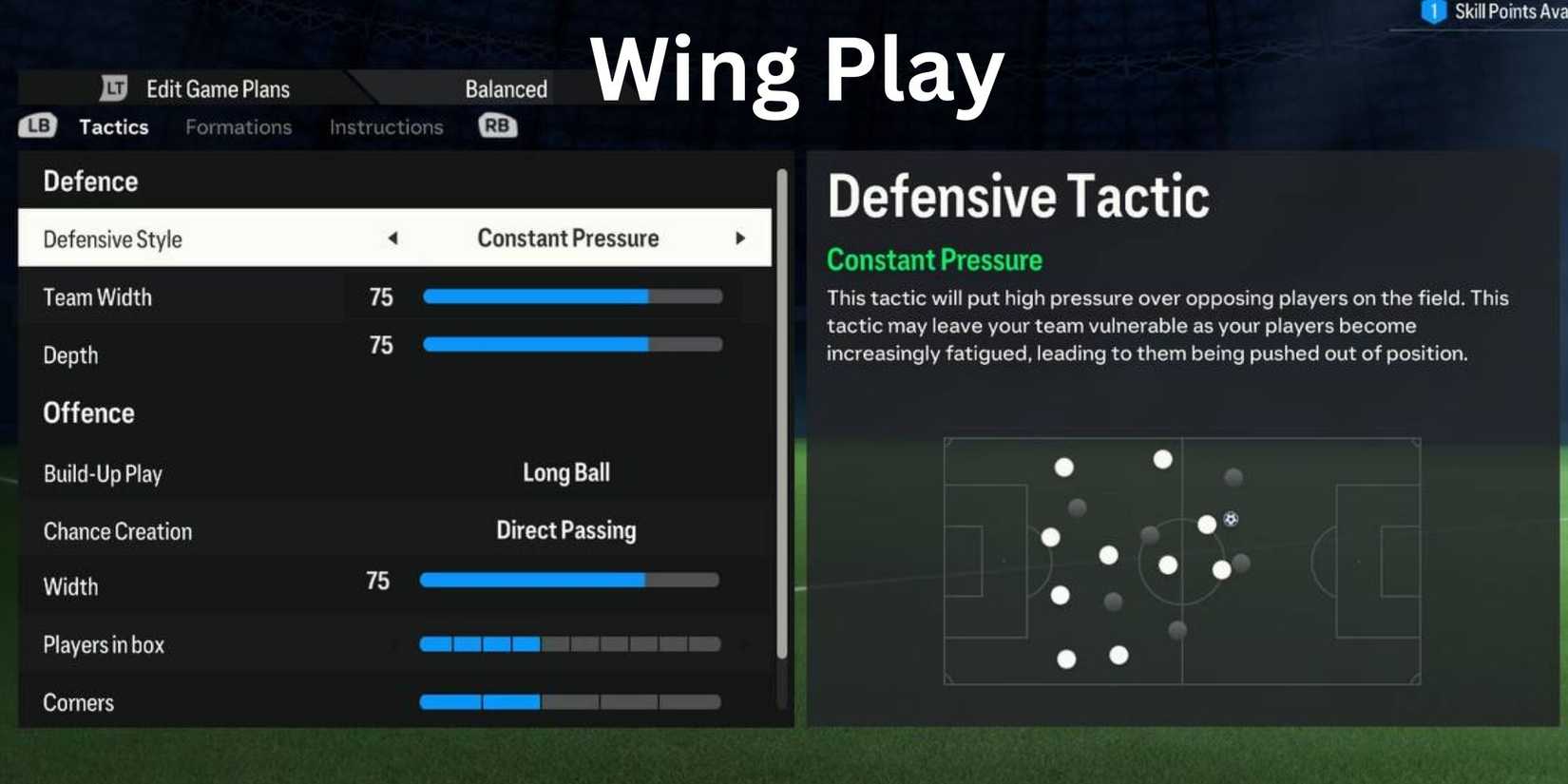1568x784 pixels.
Task: Select the Tactics menu item
Action: click(x=113, y=126)
